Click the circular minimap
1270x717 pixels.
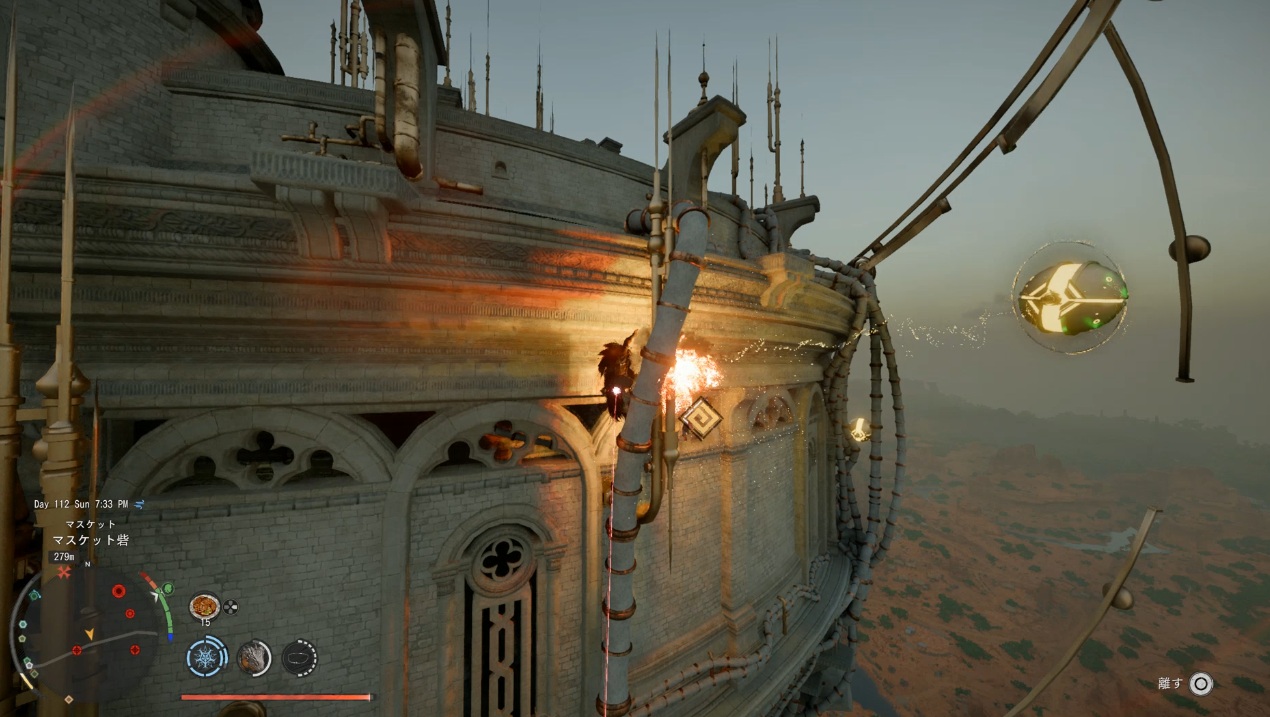[88, 630]
